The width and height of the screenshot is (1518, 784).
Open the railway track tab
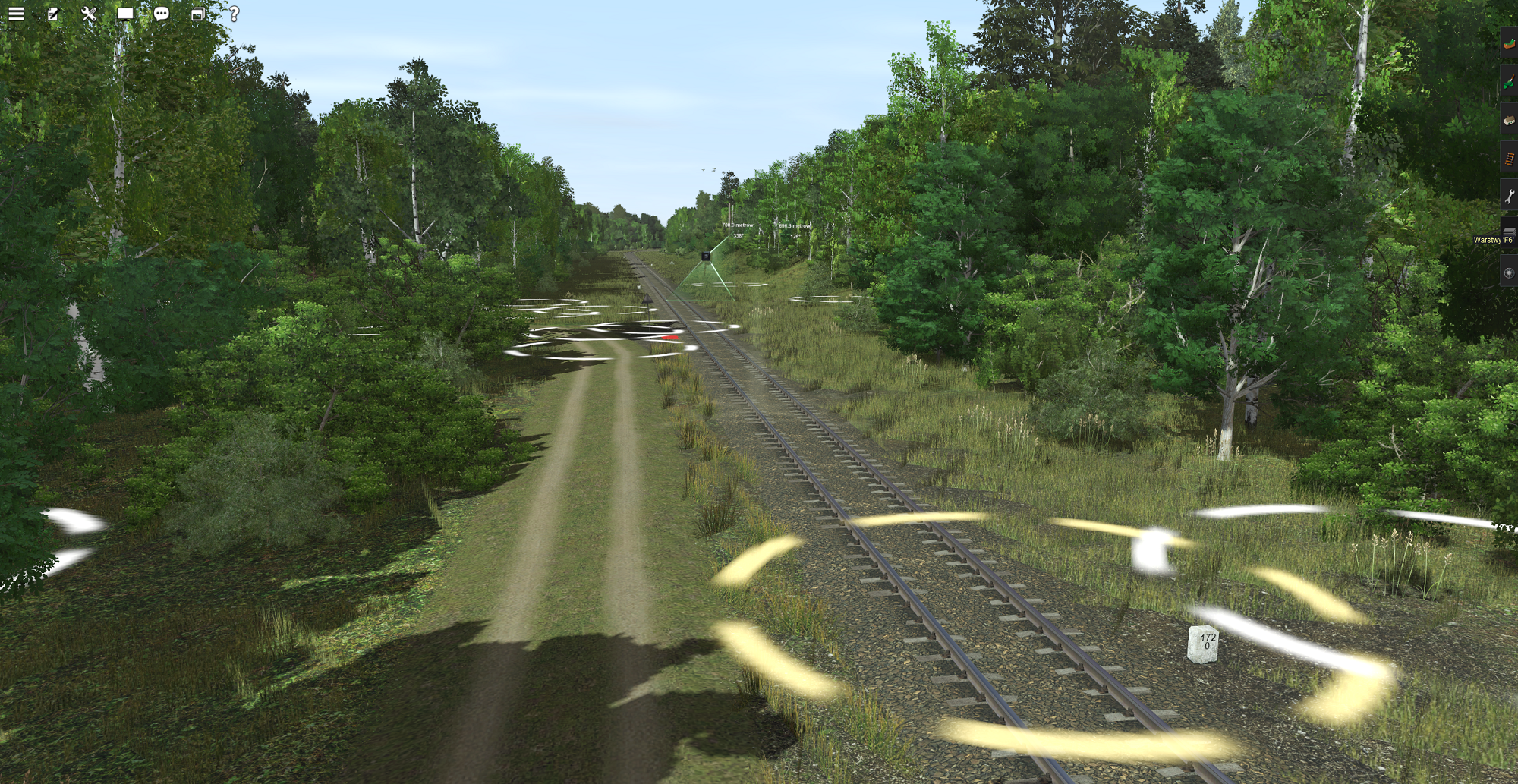pos(1509,158)
